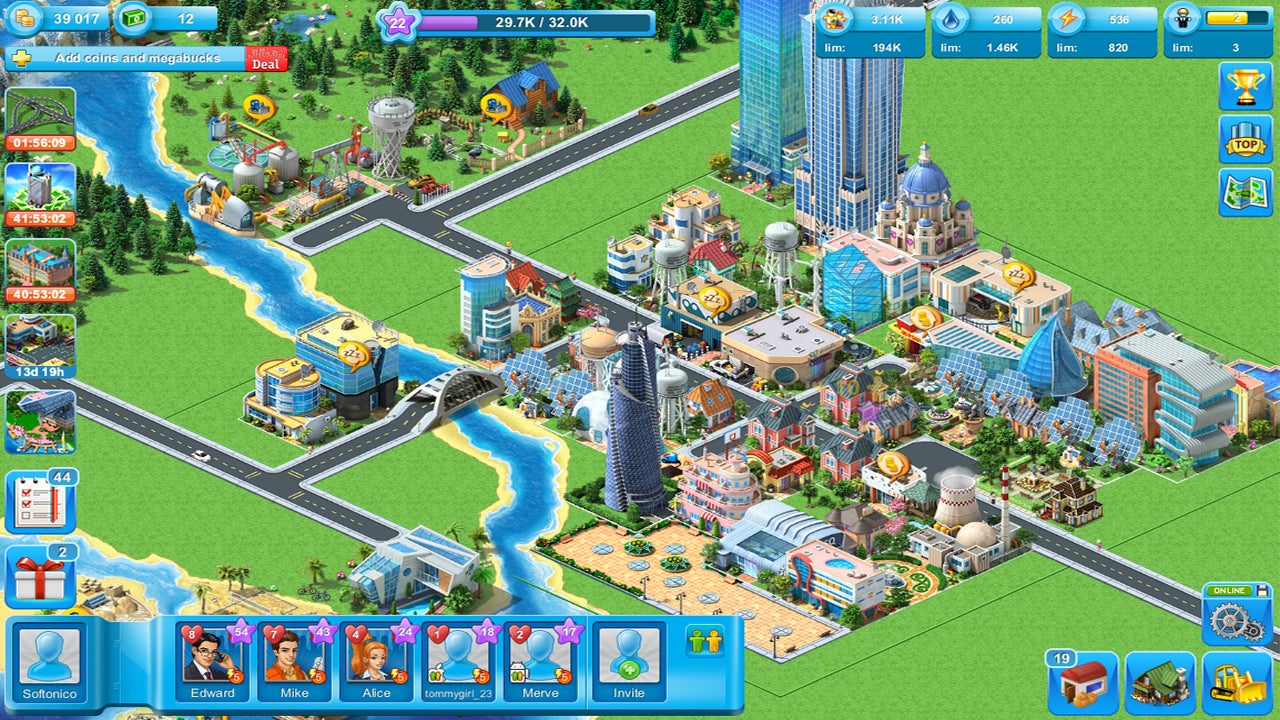Open the gift box icon
This screenshot has height=720, width=1280.
pos(41,577)
